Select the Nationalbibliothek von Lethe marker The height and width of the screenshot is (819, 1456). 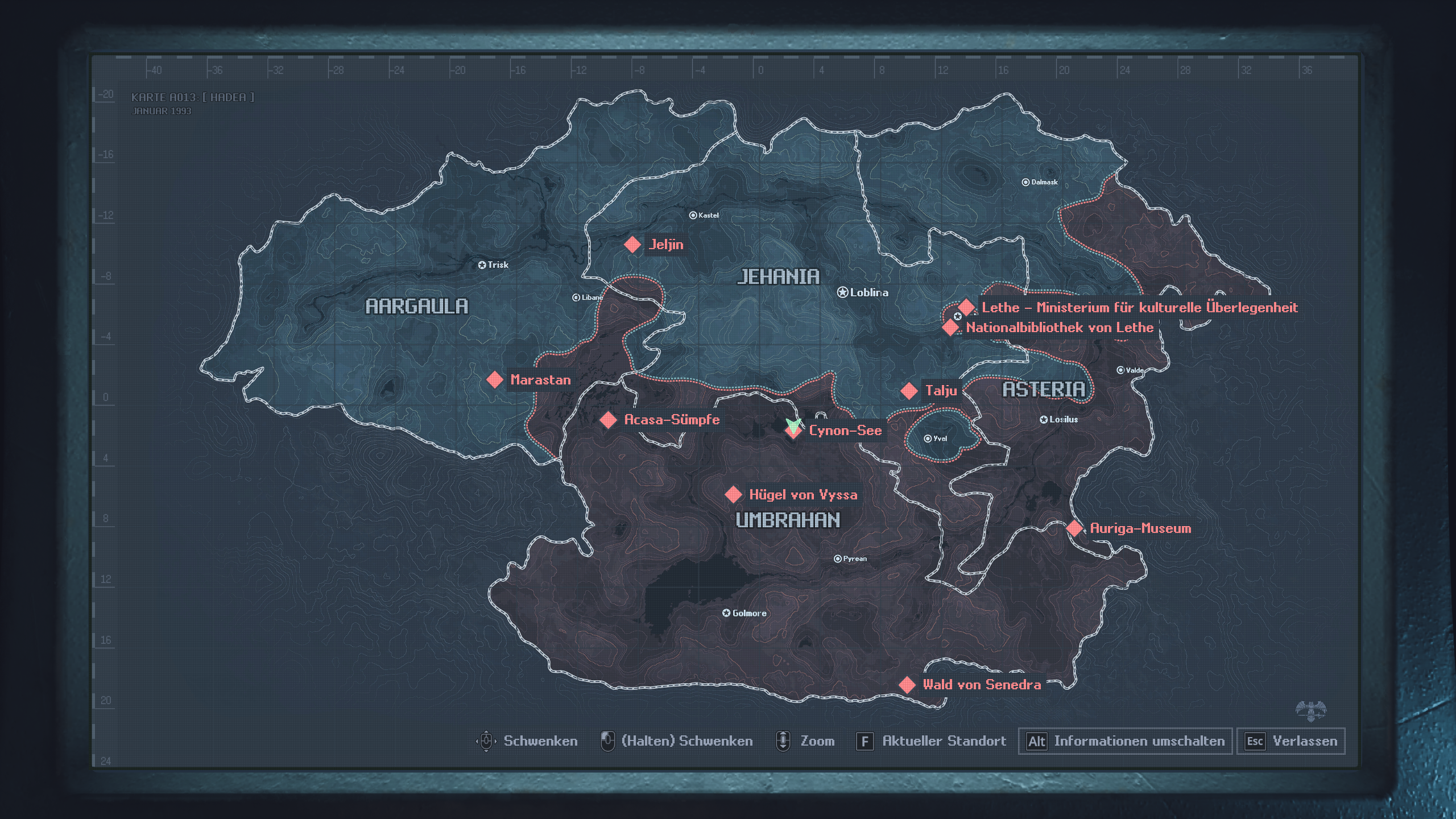tap(950, 327)
